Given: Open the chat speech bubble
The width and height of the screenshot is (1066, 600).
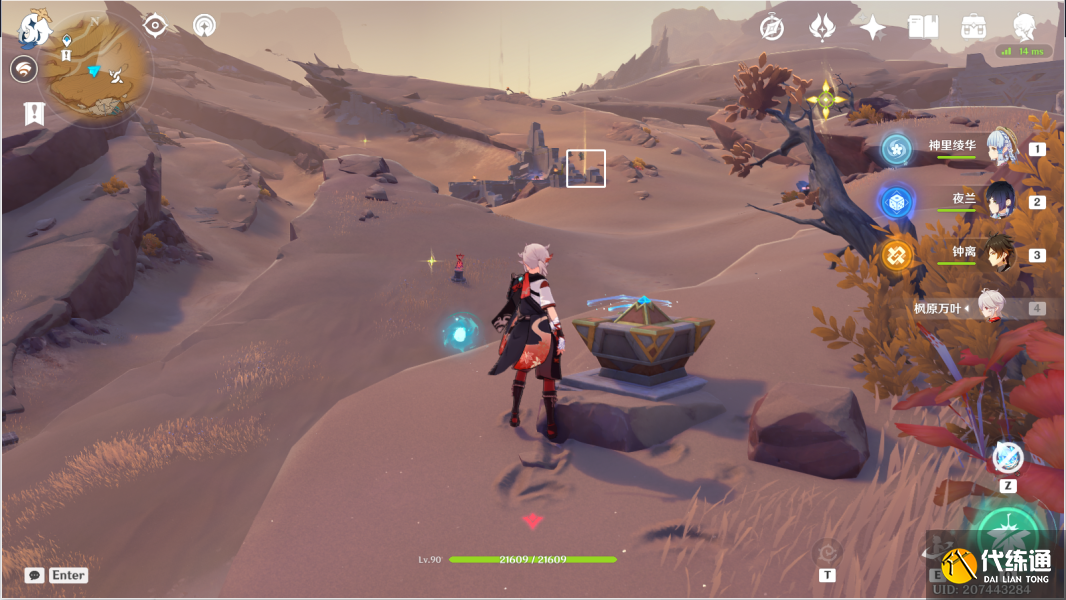Looking at the screenshot, I should (x=34, y=575).
